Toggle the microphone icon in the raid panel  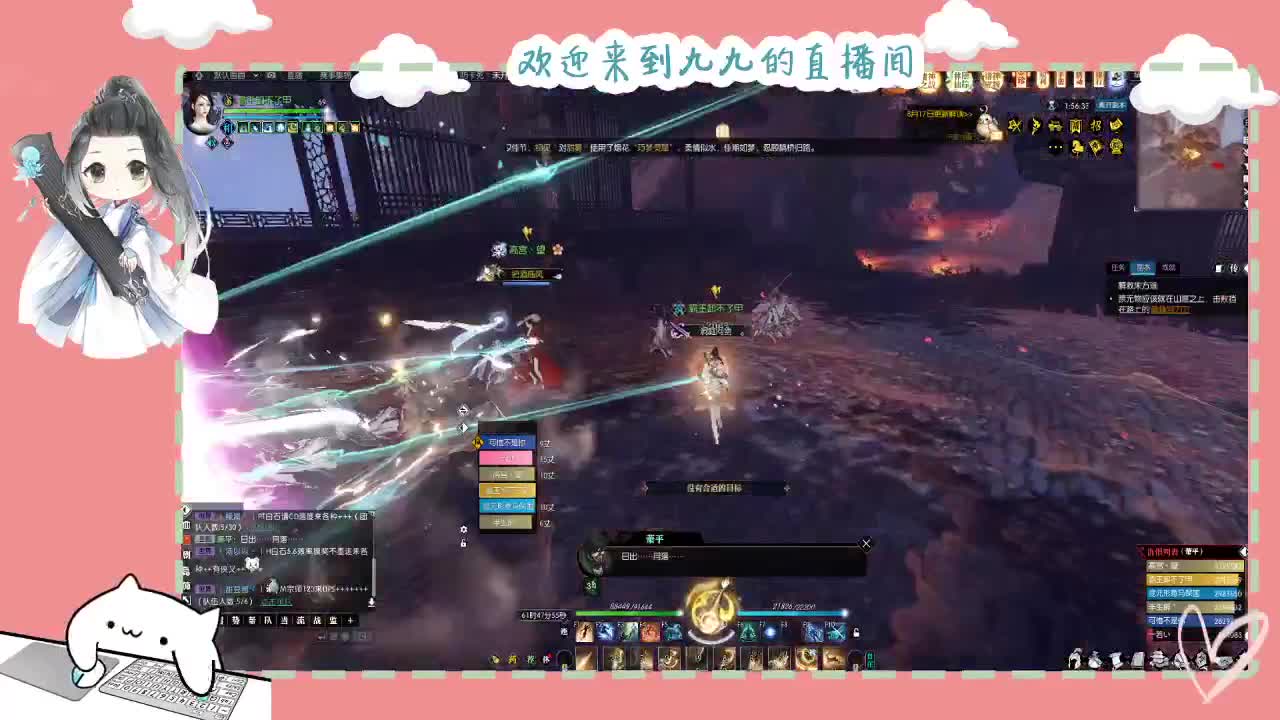click(371, 601)
